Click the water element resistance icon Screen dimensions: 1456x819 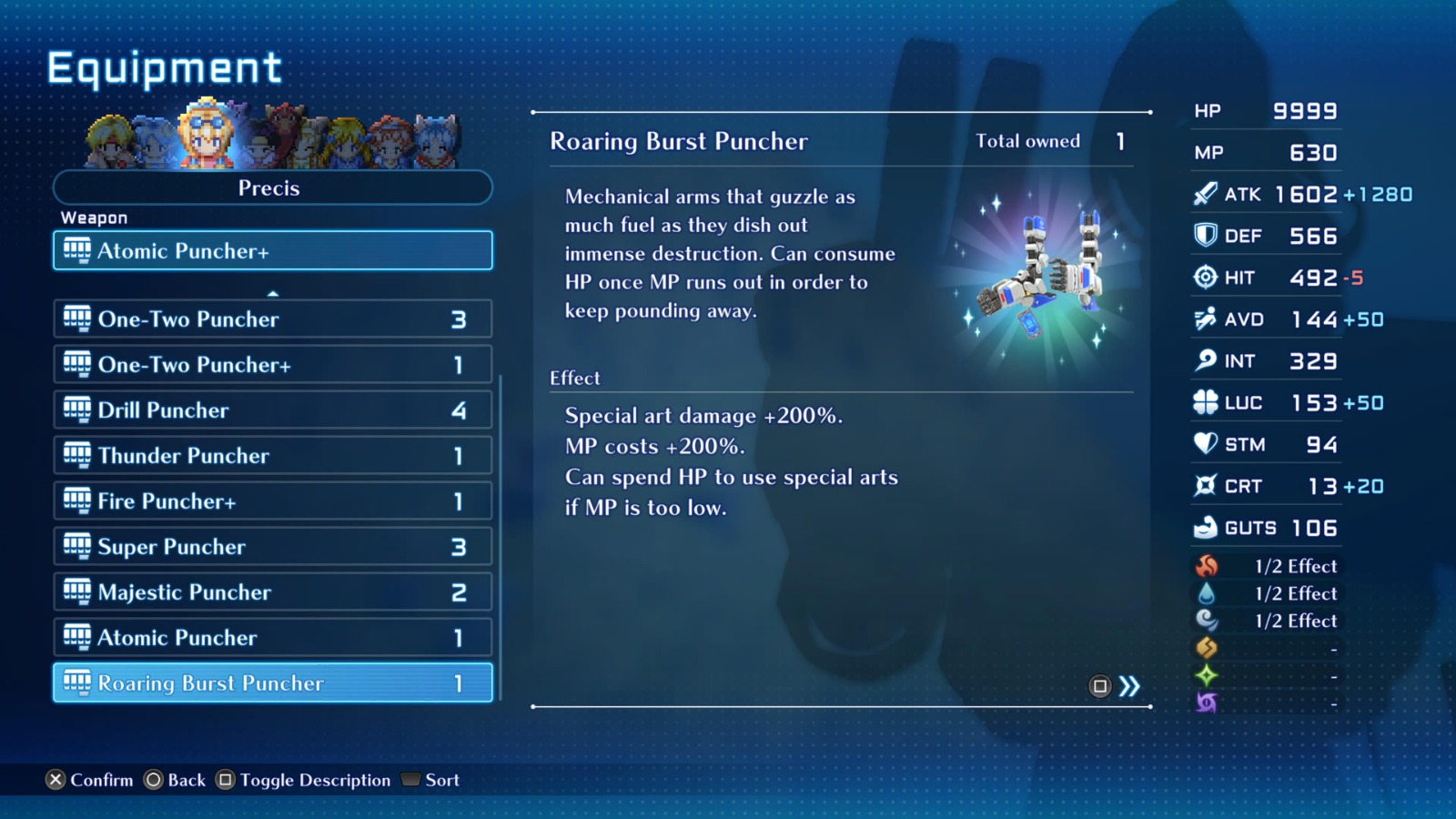[x=1206, y=593]
